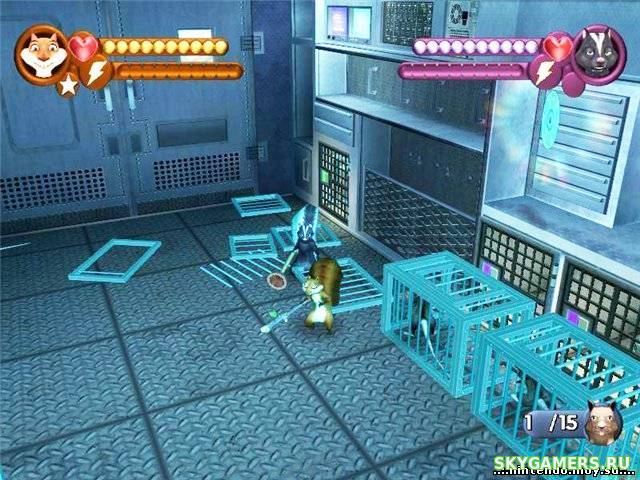640x480 pixels.
Task: Click the star icon under the squirrel portrait
Action: (x=67, y=86)
